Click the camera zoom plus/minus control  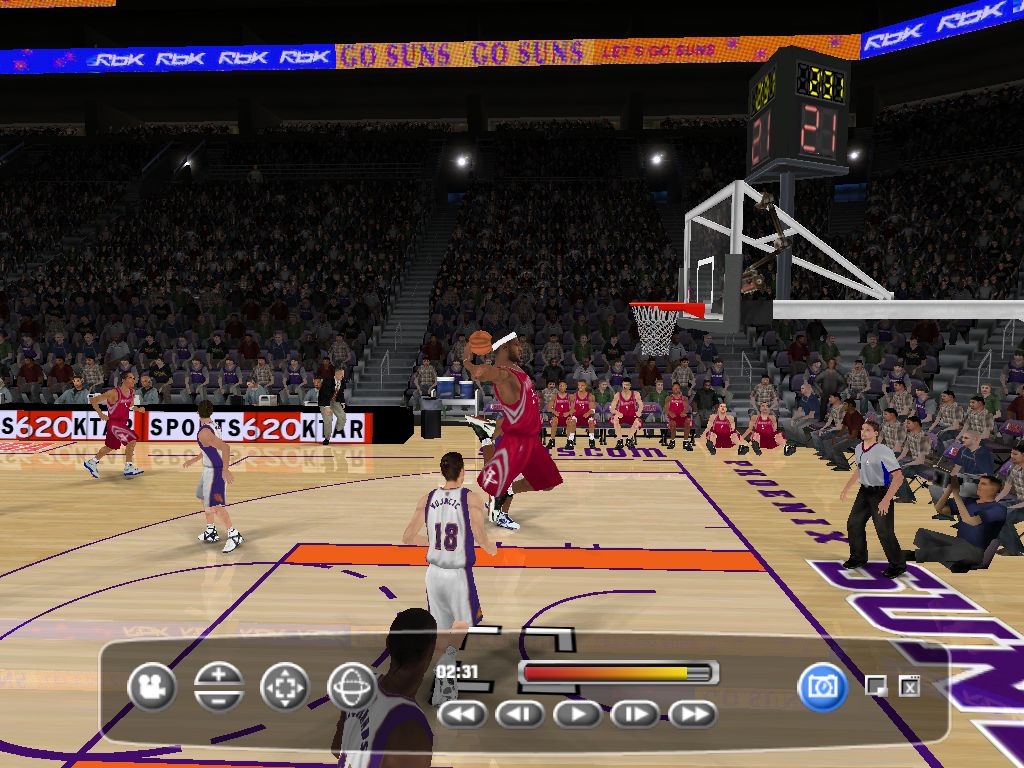coord(219,687)
